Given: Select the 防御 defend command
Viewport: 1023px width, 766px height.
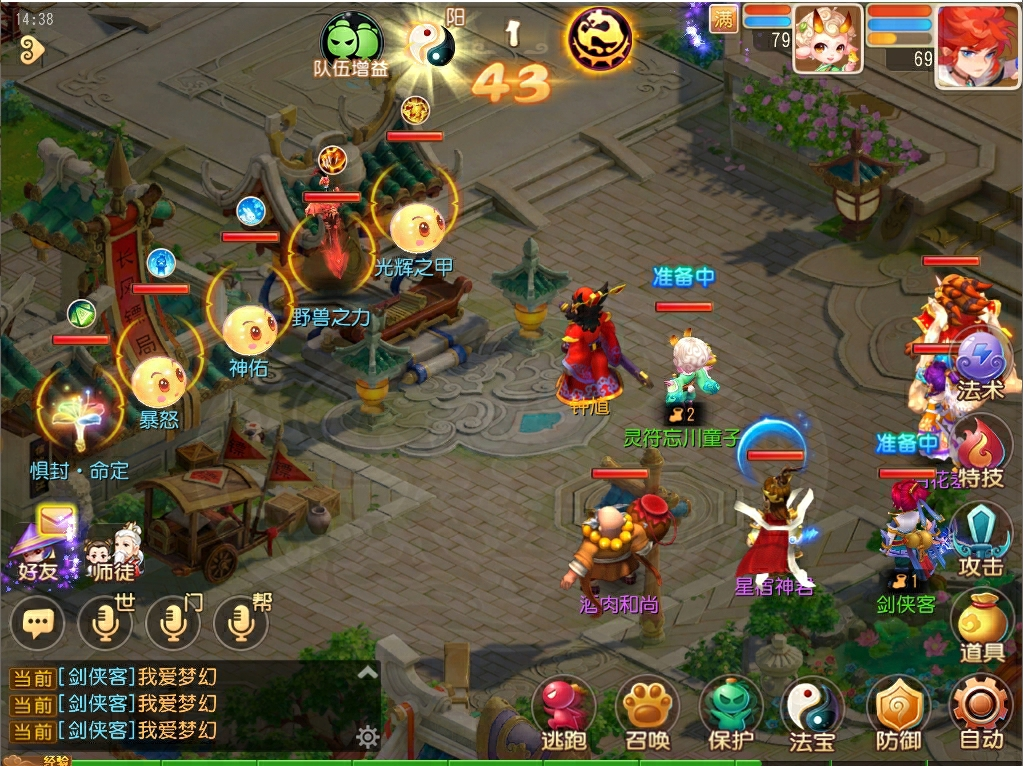Looking at the screenshot, I should click(897, 712).
